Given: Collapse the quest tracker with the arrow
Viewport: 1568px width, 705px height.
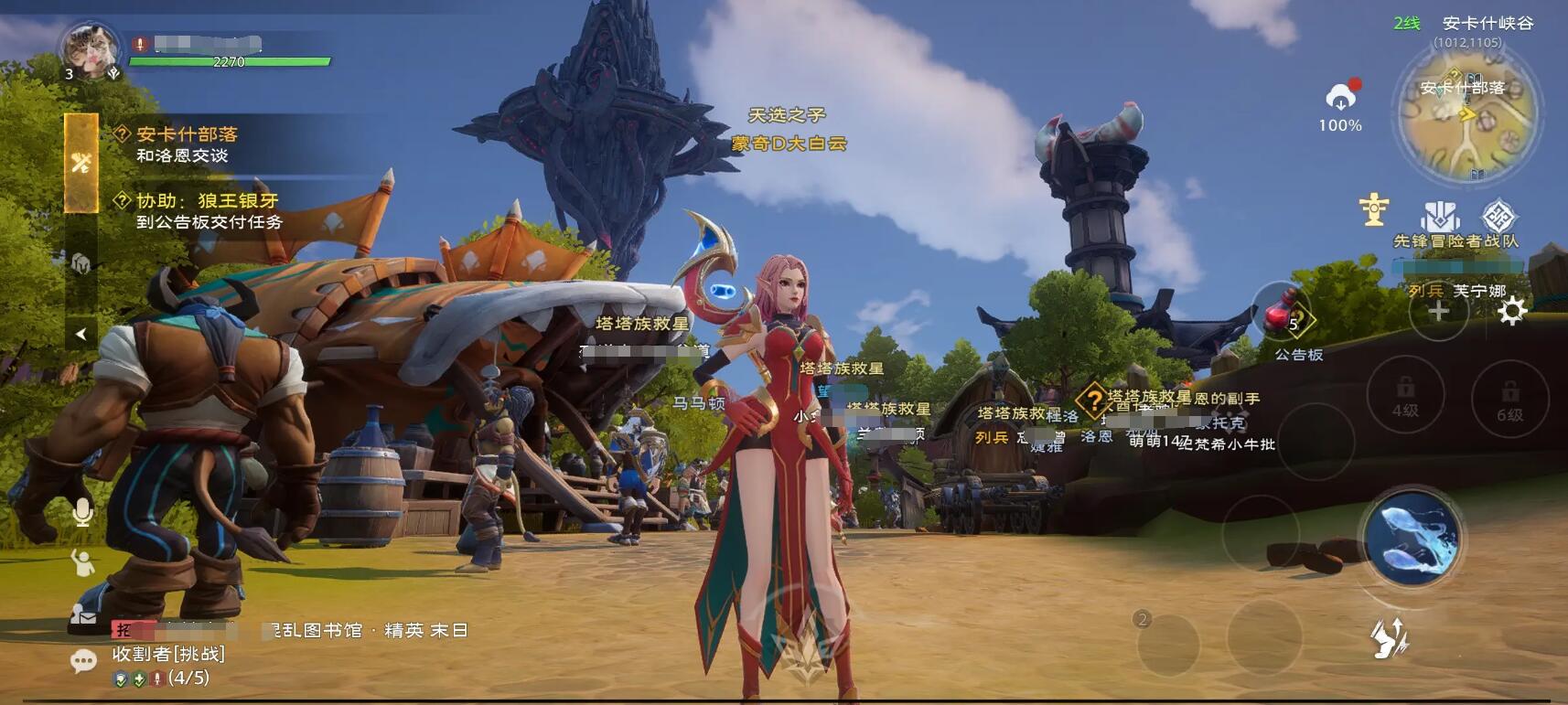Looking at the screenshot, I should [x=81, y=334].
